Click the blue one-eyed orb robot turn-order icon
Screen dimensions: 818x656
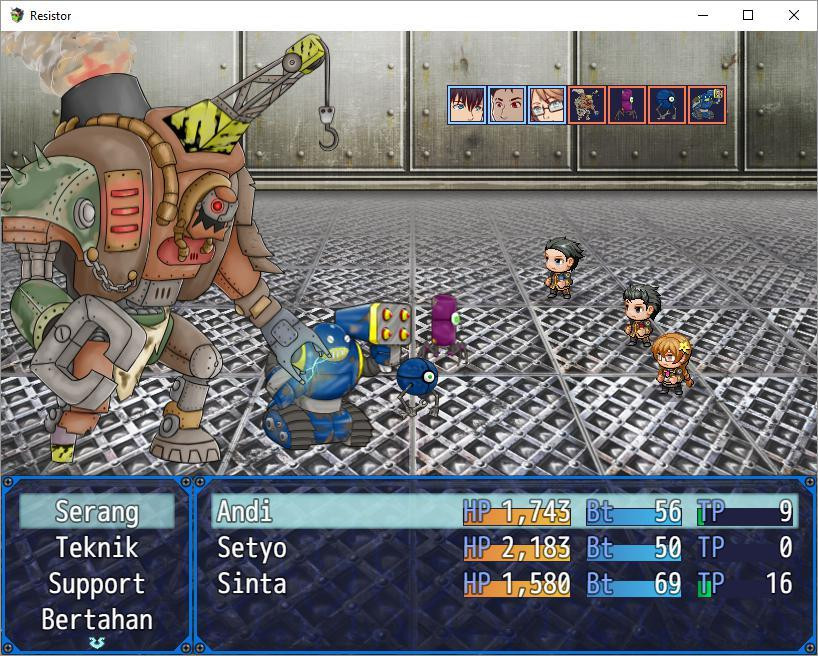click(x=667, y=105)
